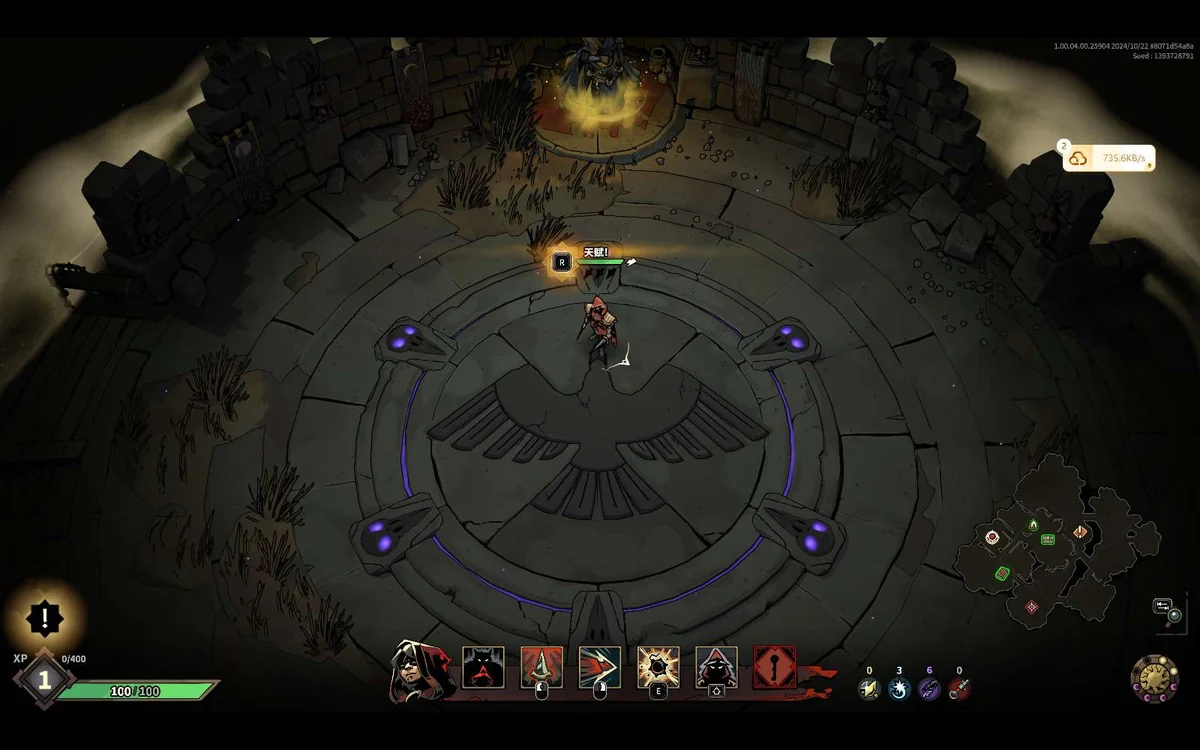Click the orange exclamation minimap marker

coord(1080,532)
